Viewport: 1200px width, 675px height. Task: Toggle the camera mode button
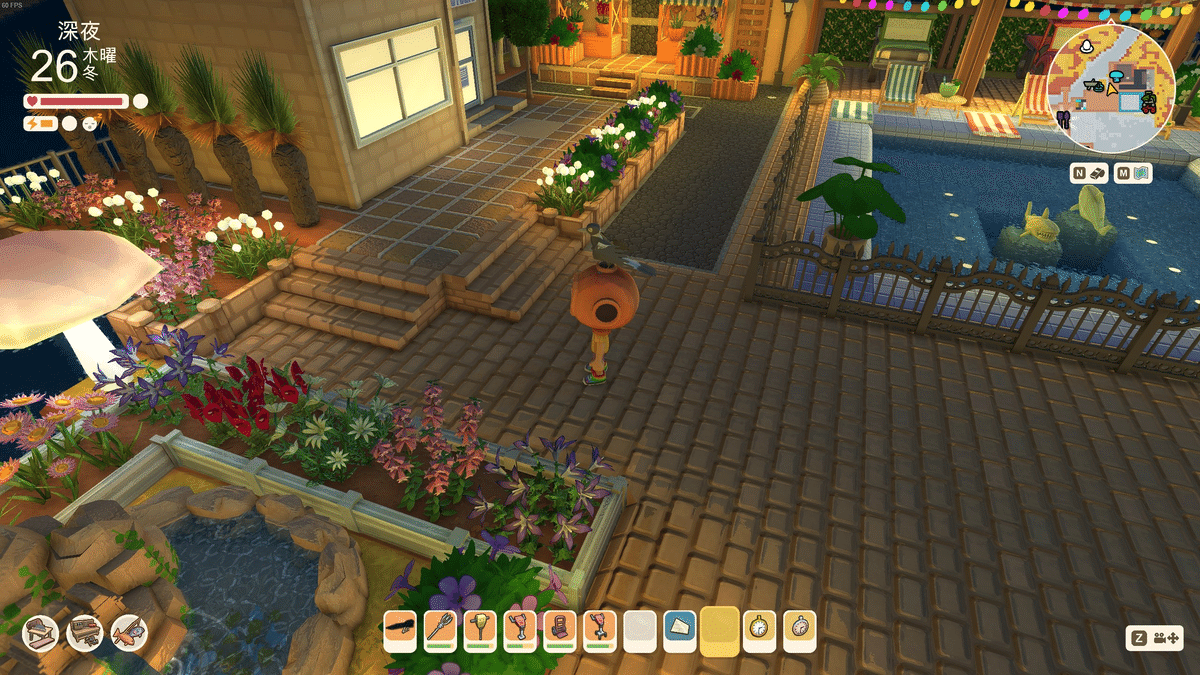1155,638
